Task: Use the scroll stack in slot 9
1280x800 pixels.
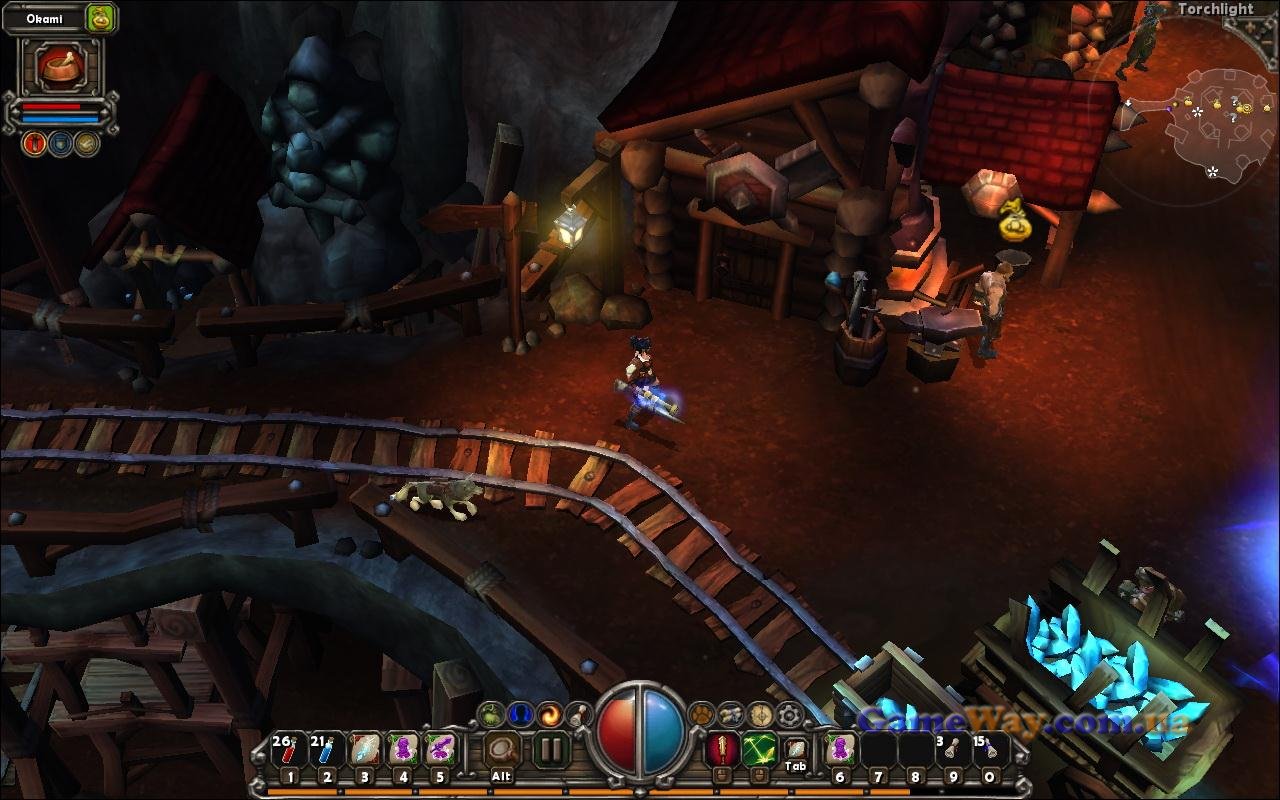Action: click(x=953, y=750)
